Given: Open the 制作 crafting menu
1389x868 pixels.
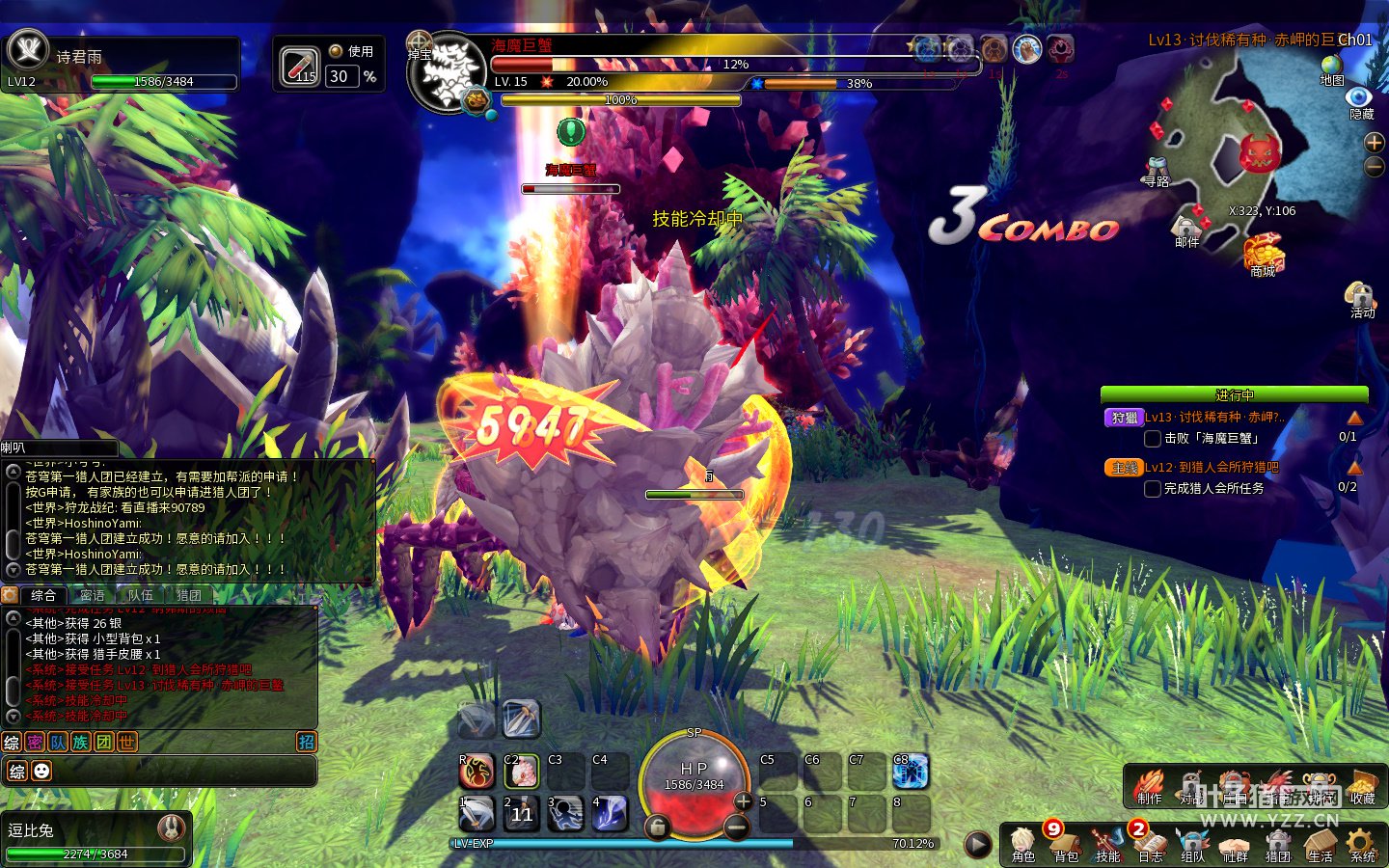Looking at the screenshot, I should [x=1149, y=786].
